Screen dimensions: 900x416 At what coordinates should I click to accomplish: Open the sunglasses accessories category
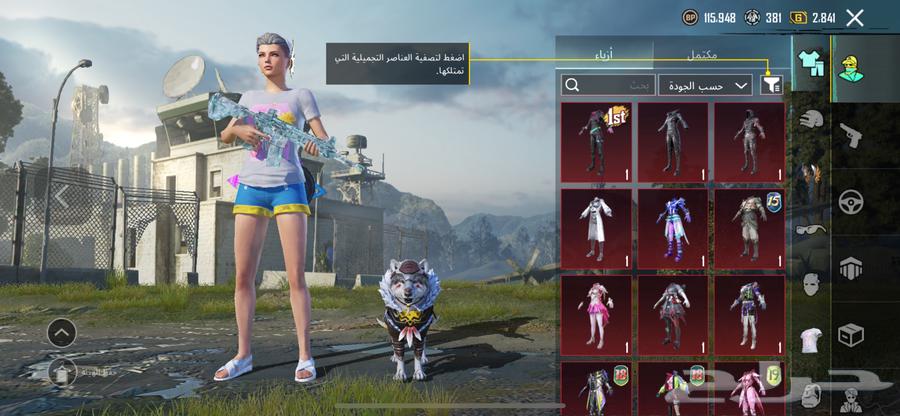point(810,228)
